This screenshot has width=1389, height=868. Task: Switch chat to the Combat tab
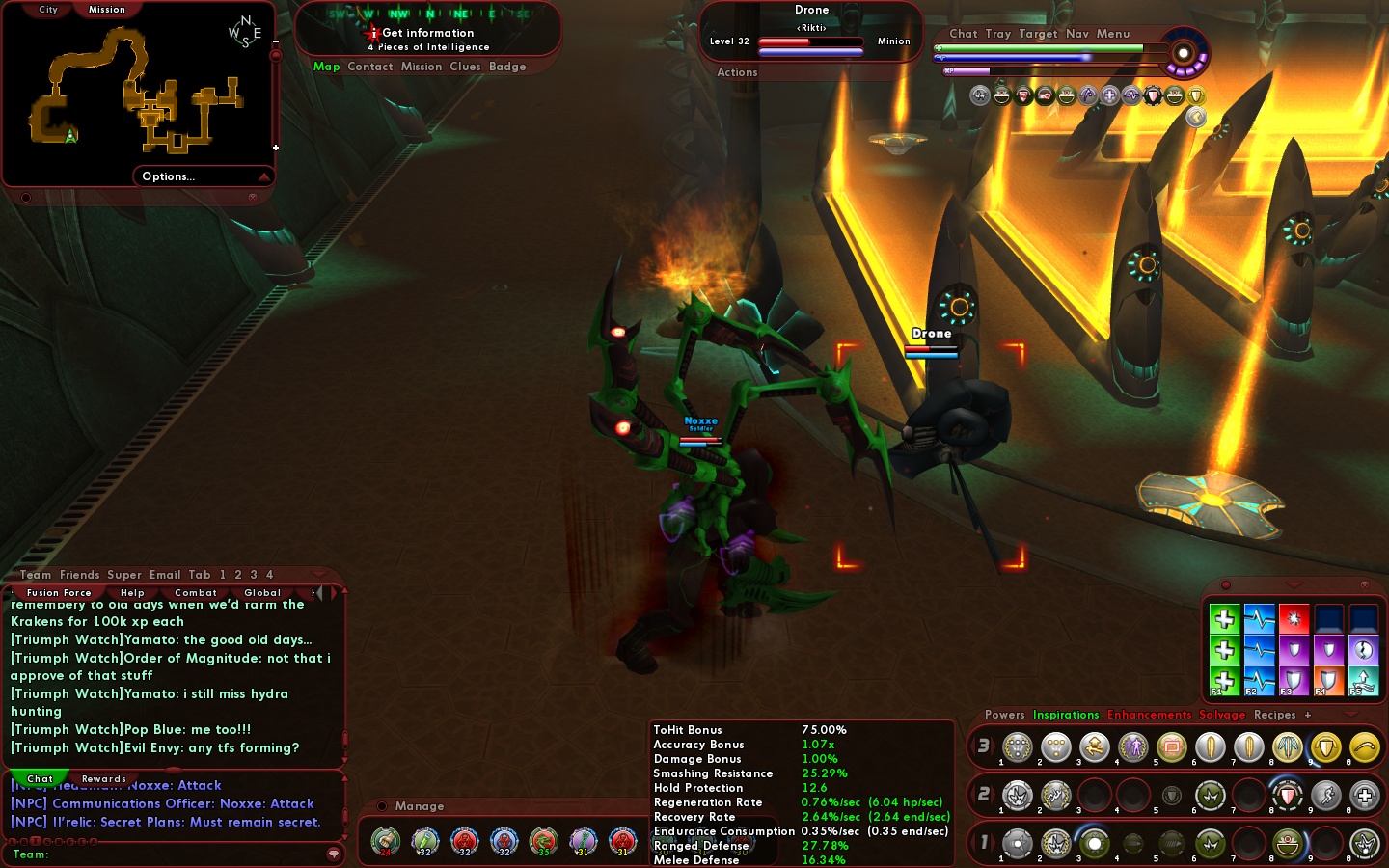coord(196,593)
